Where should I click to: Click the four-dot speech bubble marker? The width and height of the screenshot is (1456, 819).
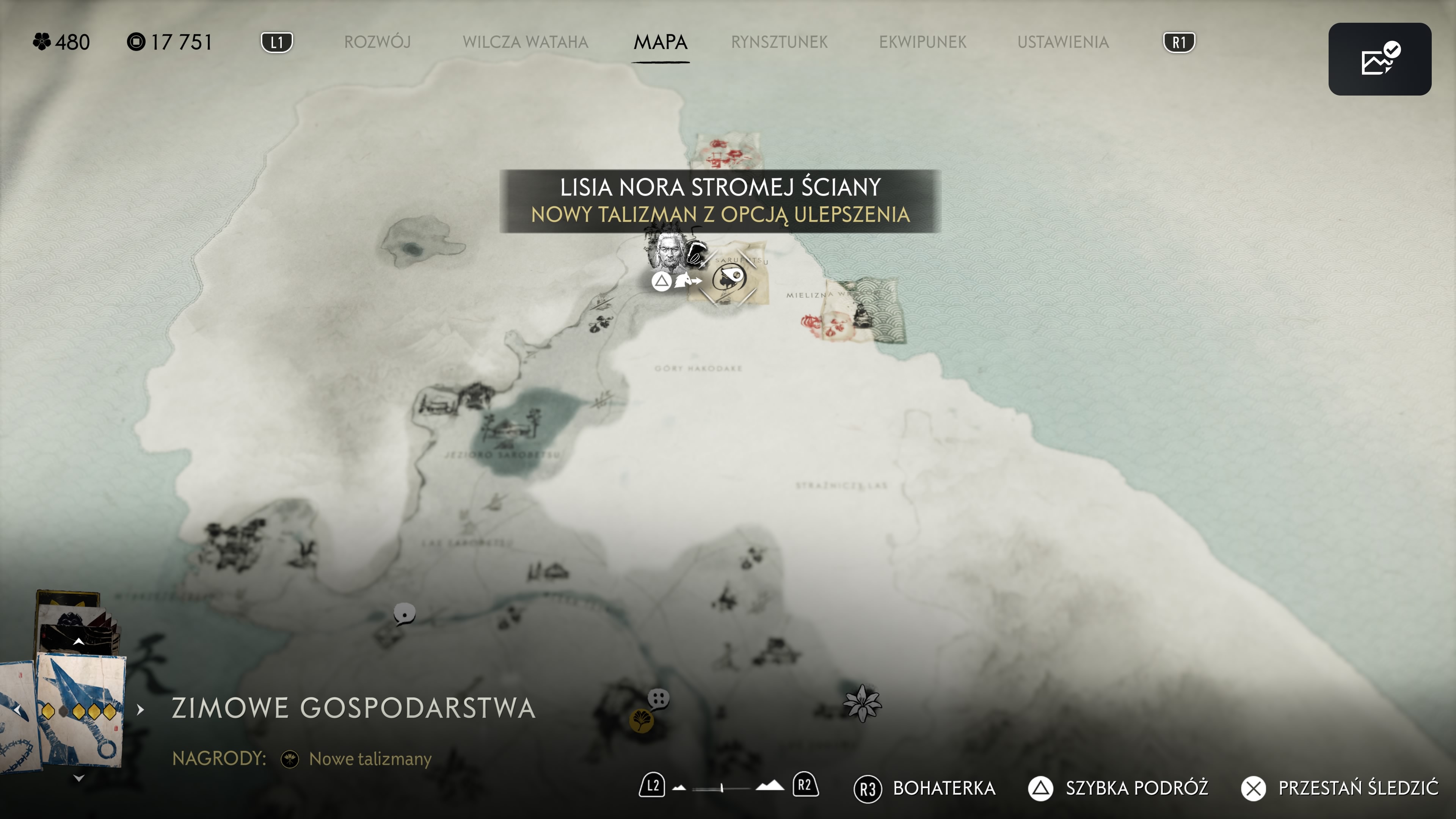coord(659,698)
